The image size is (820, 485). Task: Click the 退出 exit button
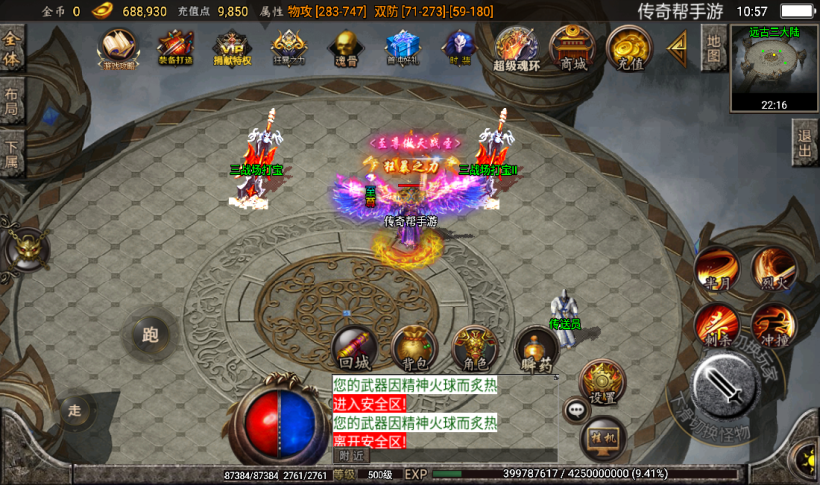click(x=804, y=142)
